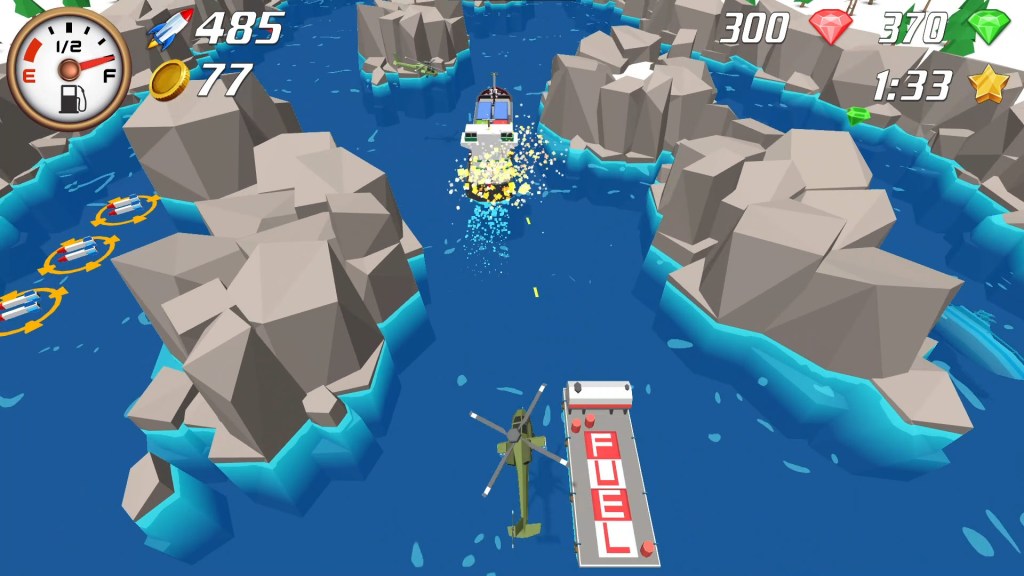Click the gold star timer icon

click(x=988, y=86)
